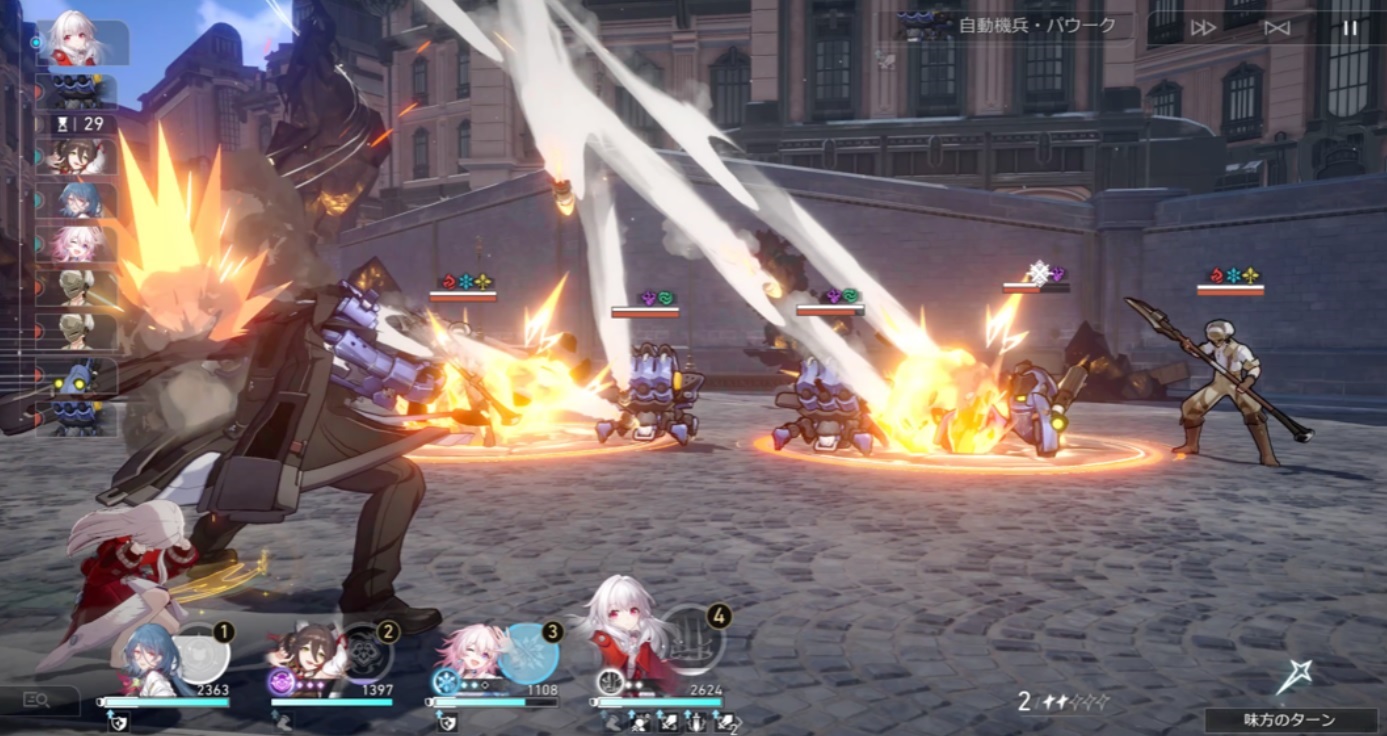Toggle auto-battle mode
Image resolution: width=1387 pixels, height=736 pixels.
pyautogui.click(x=1277, y=28)
